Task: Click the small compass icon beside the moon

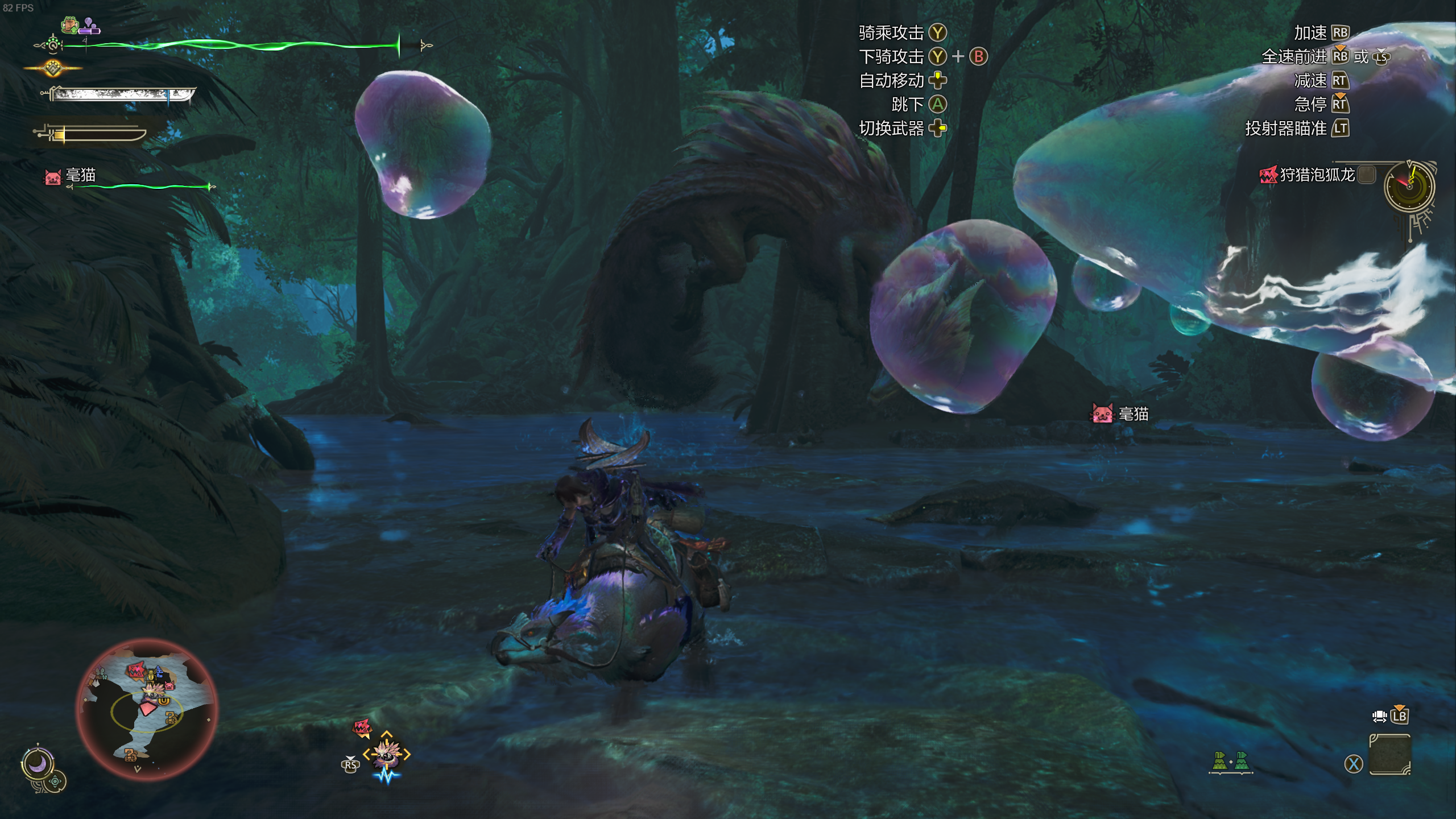Action: (56, 781)
